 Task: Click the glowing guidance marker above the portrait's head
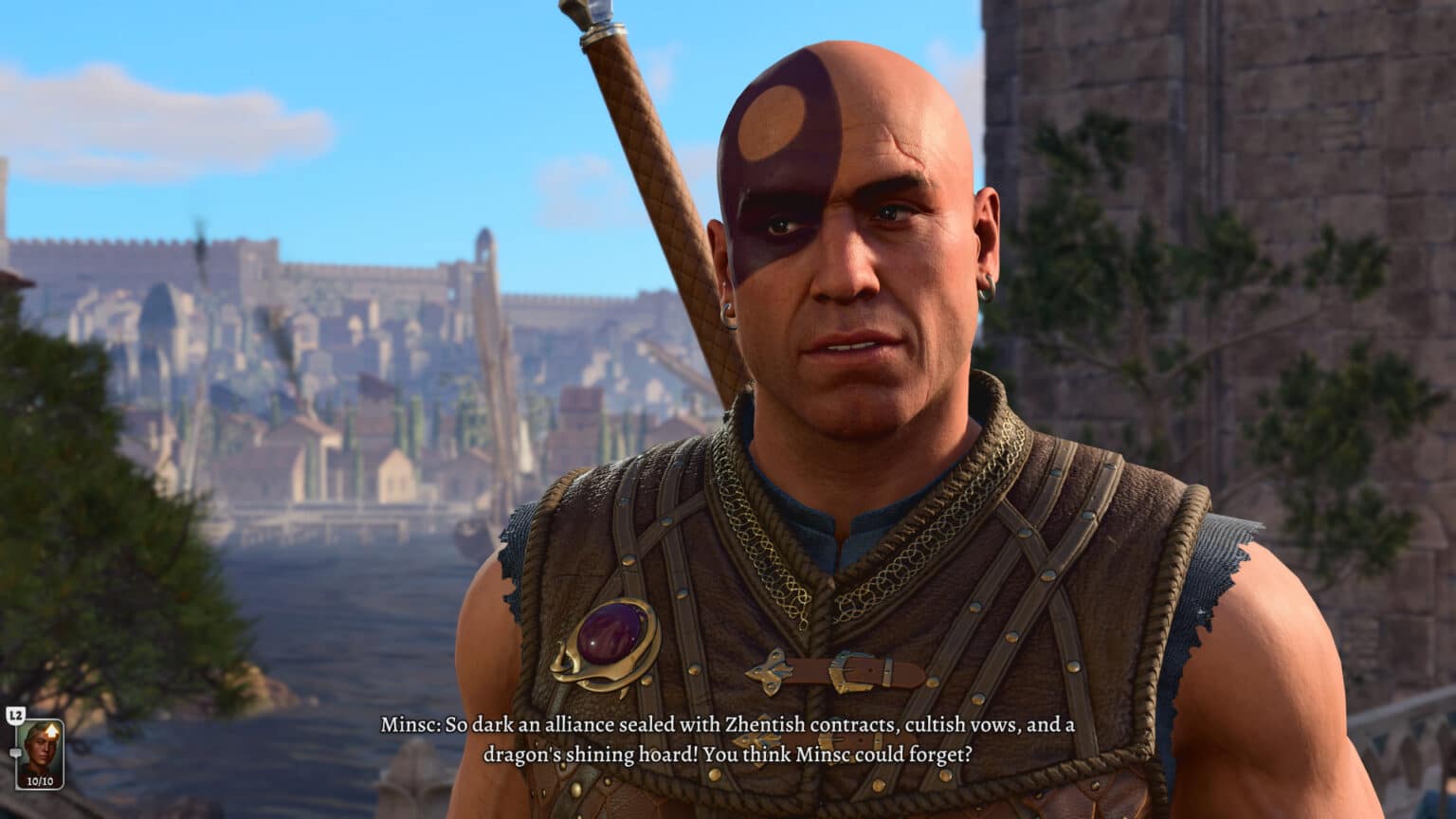[x=52, y=730]
